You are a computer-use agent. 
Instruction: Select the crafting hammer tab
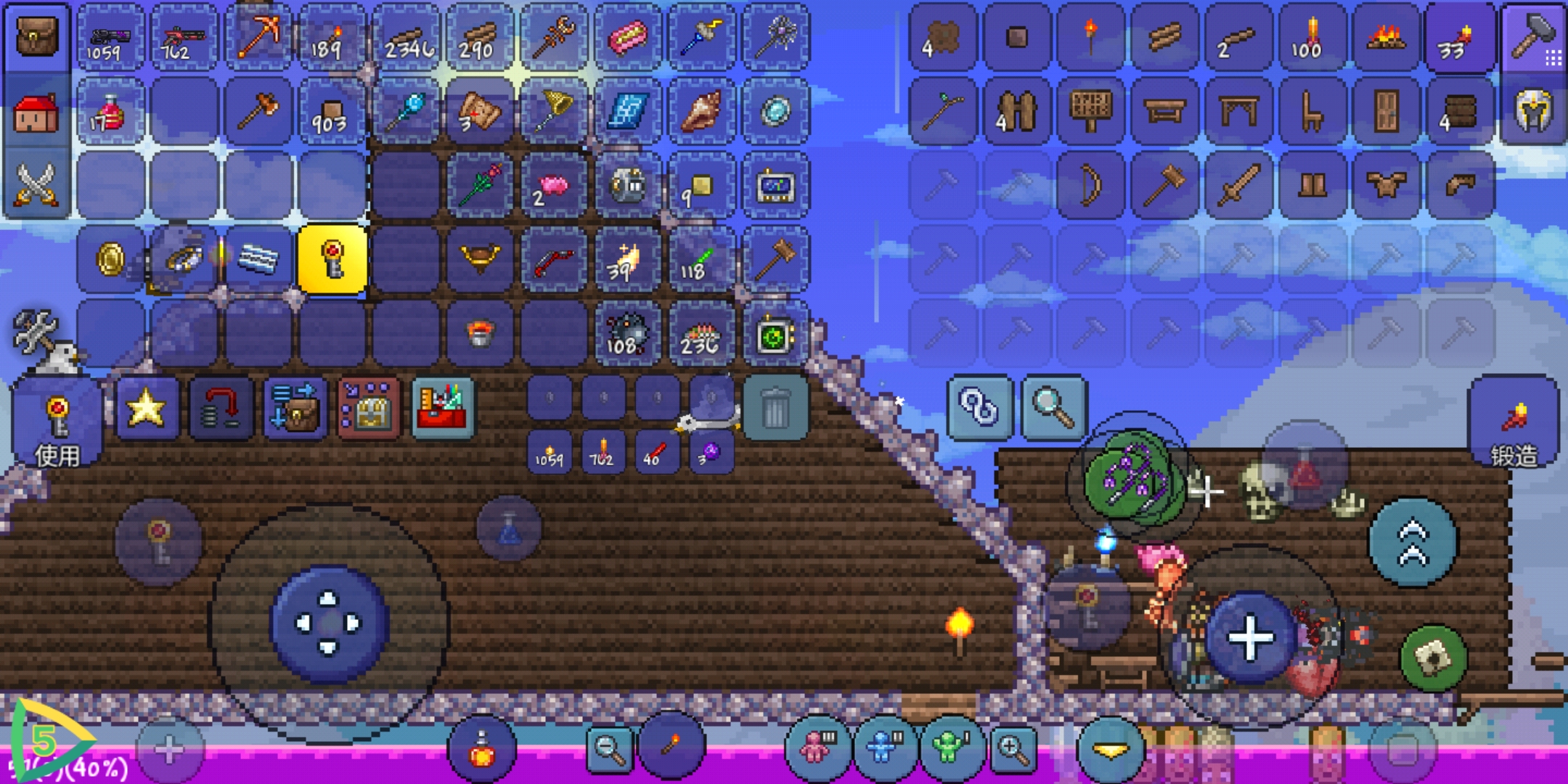point(1533,36)
